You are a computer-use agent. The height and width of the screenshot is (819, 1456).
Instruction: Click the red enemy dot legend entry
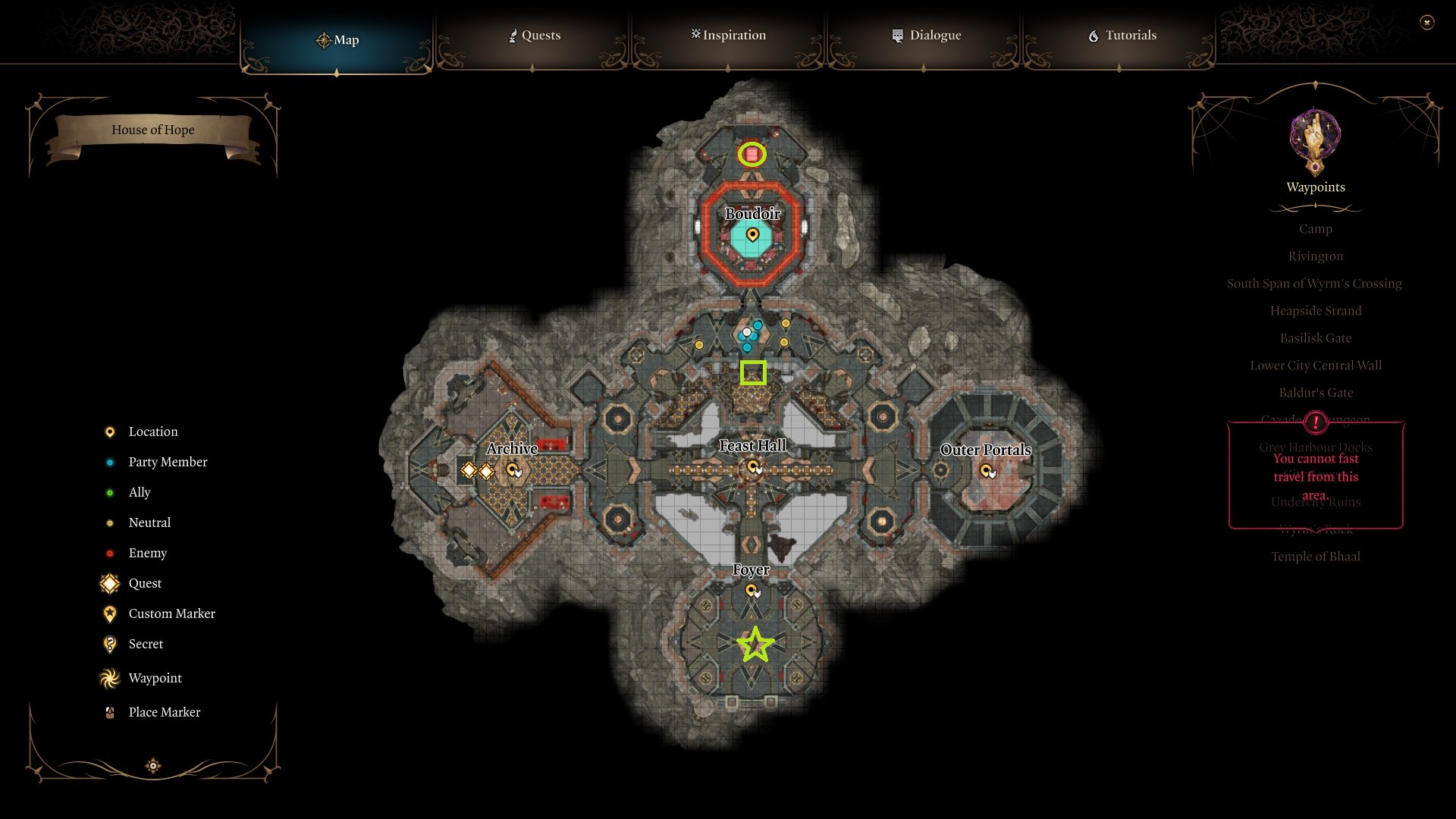[108, 553]
